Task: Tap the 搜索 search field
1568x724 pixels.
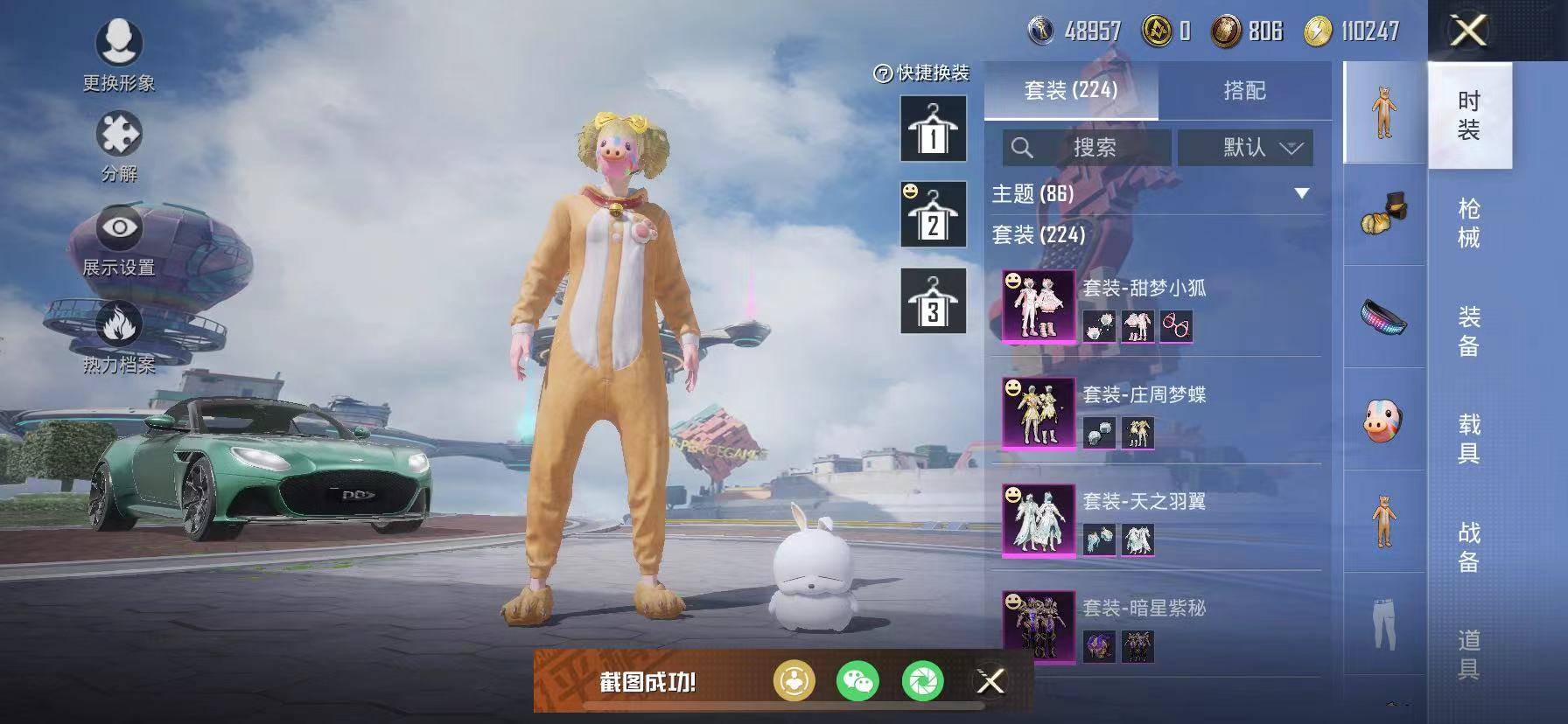Action: click(x=1085, y=148)
